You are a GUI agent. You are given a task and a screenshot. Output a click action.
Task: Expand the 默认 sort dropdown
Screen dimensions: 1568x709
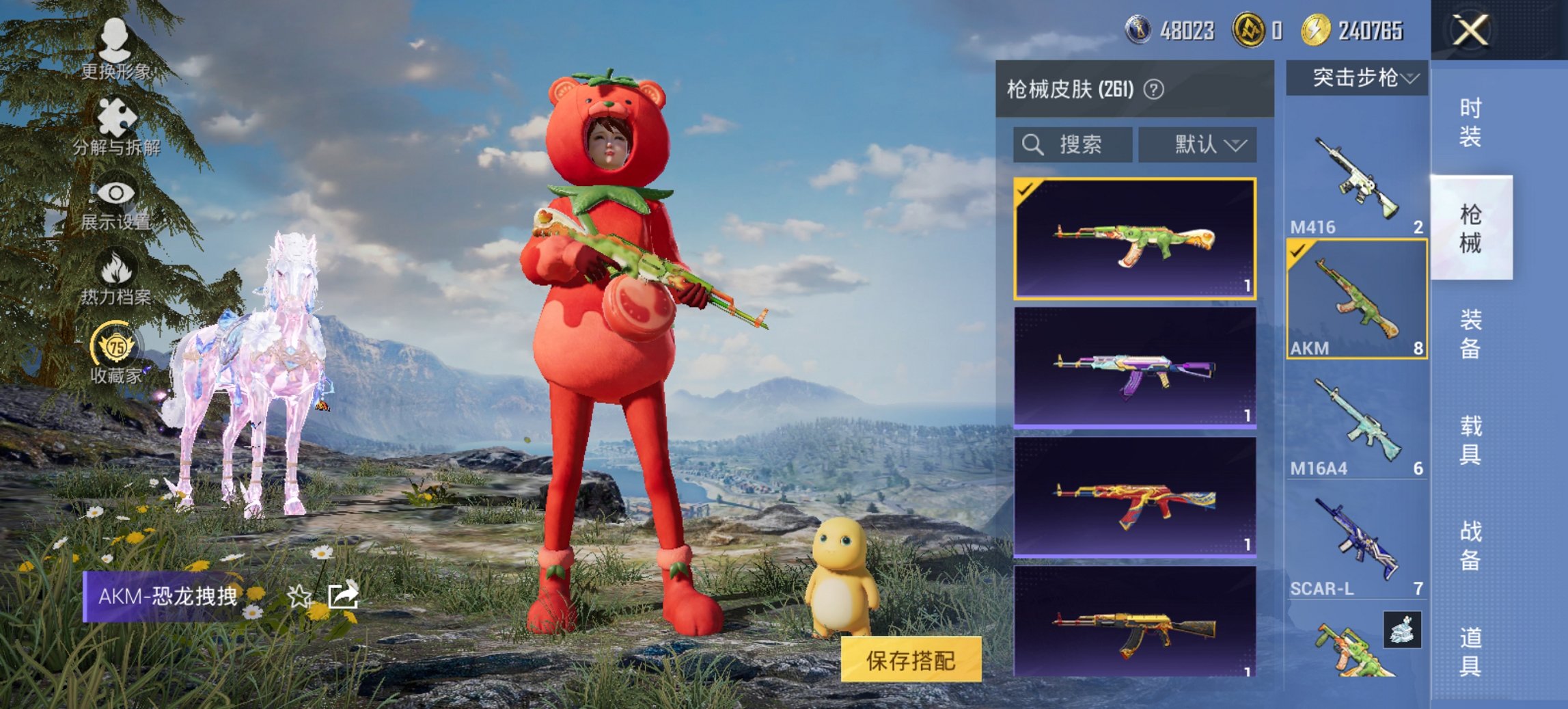[1198, 145]
